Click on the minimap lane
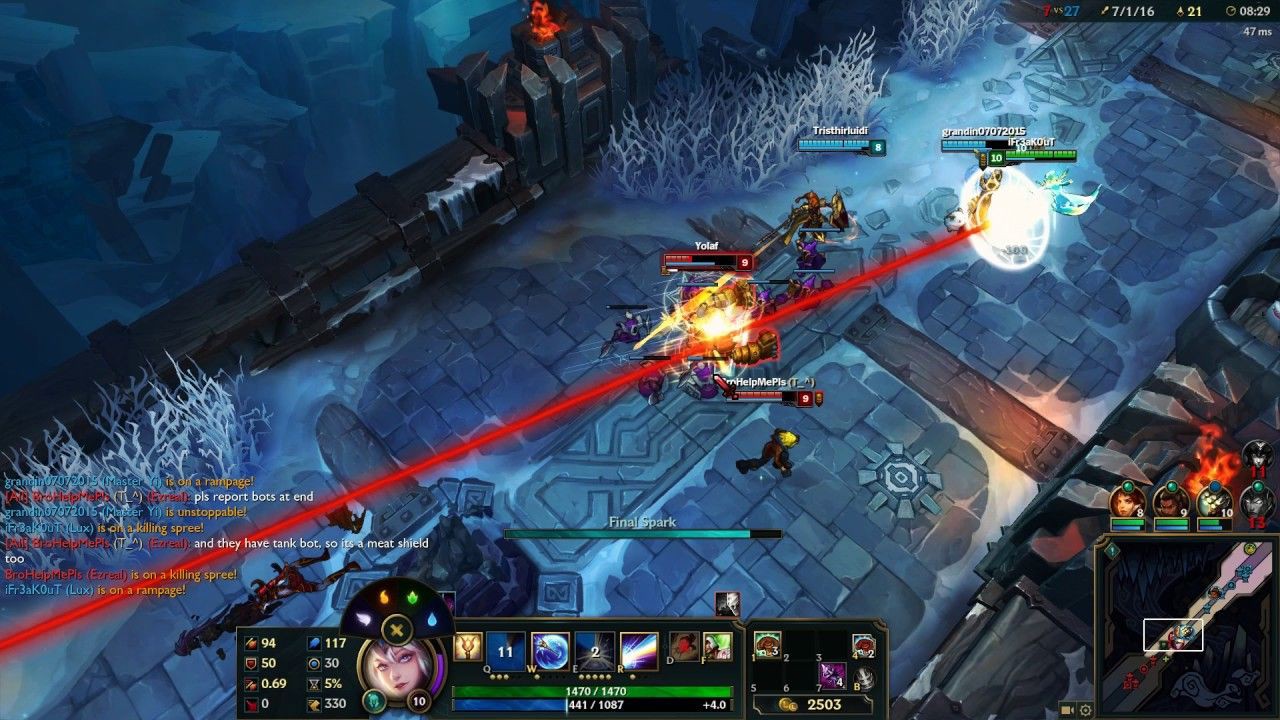Viewport: 1280px width, 720px height. point(1190,620)
